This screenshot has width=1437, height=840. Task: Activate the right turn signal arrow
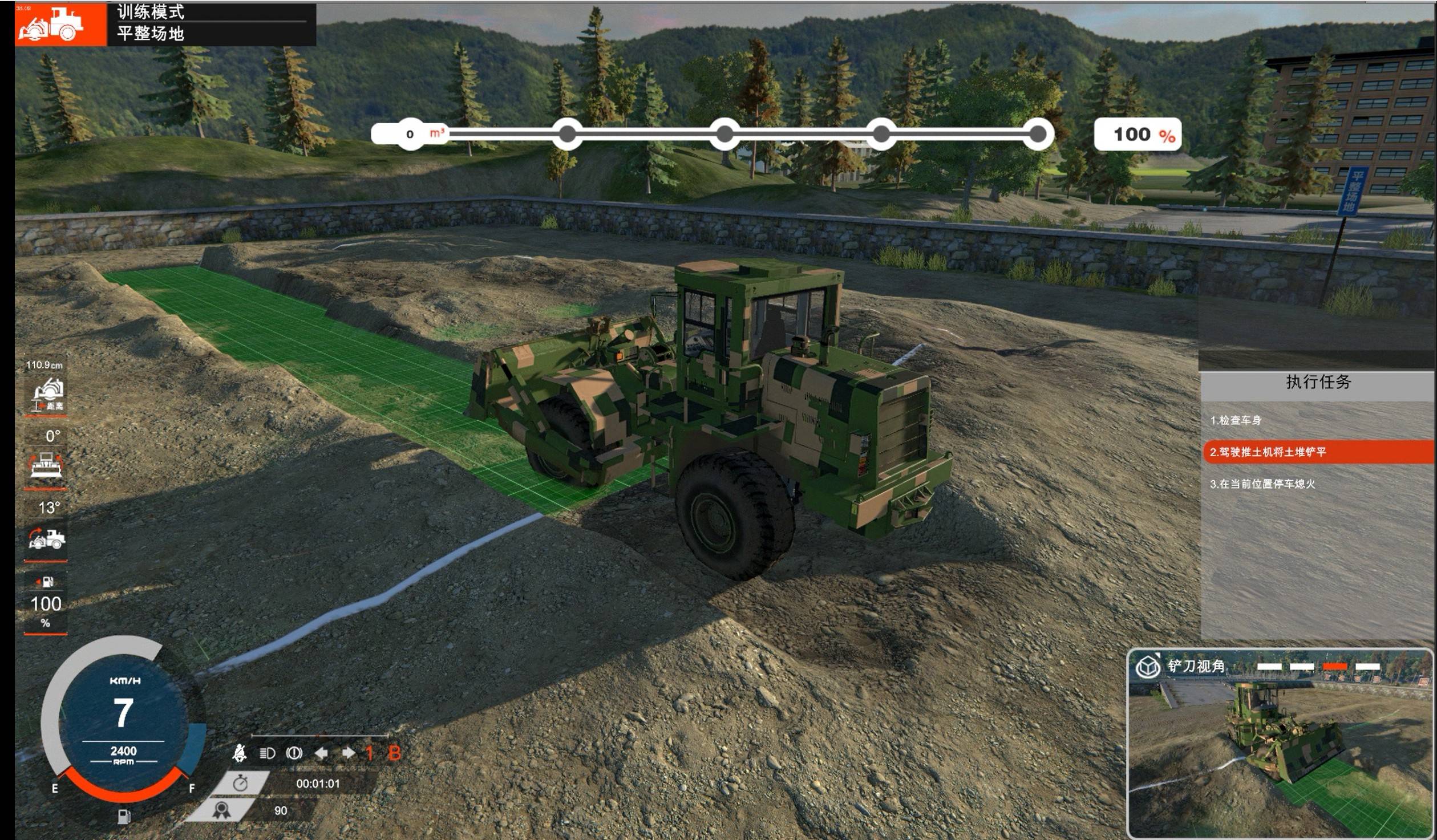[348, 753]
